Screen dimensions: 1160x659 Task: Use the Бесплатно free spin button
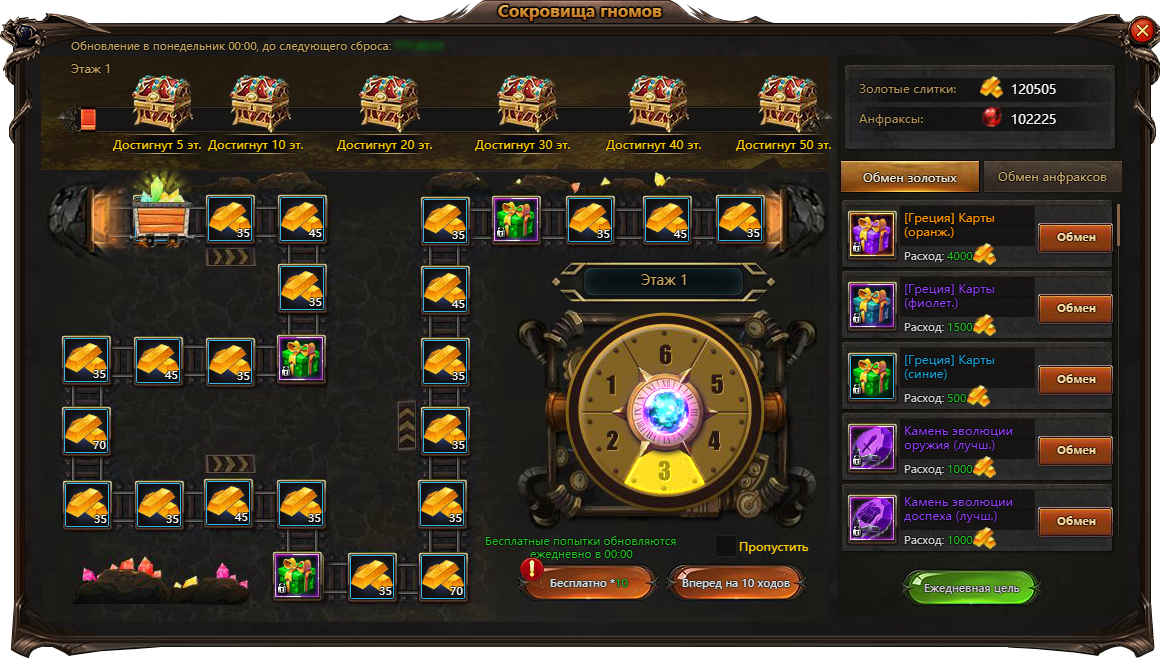[589, 582]
